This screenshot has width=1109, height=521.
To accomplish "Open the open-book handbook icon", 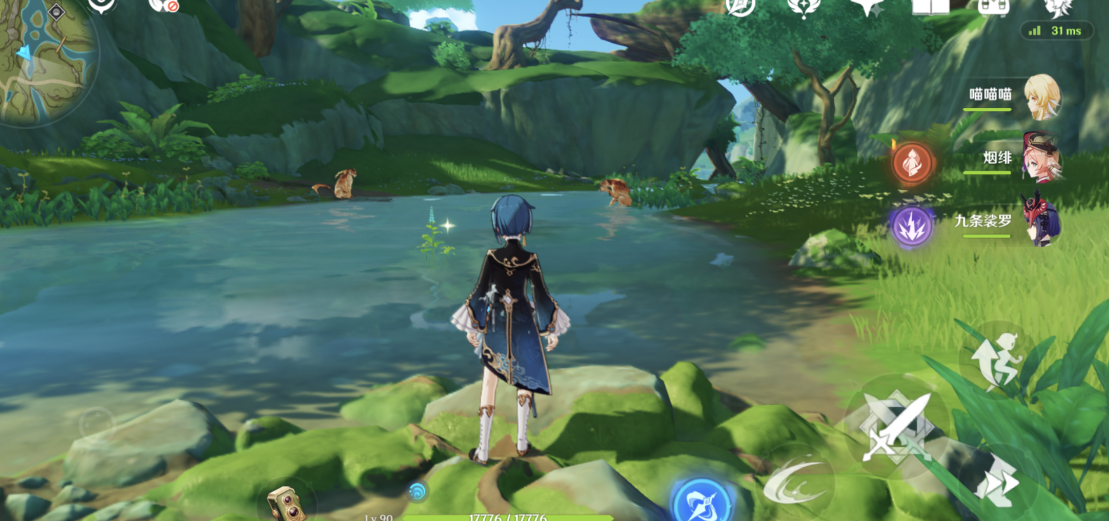I will pos(930,6).
